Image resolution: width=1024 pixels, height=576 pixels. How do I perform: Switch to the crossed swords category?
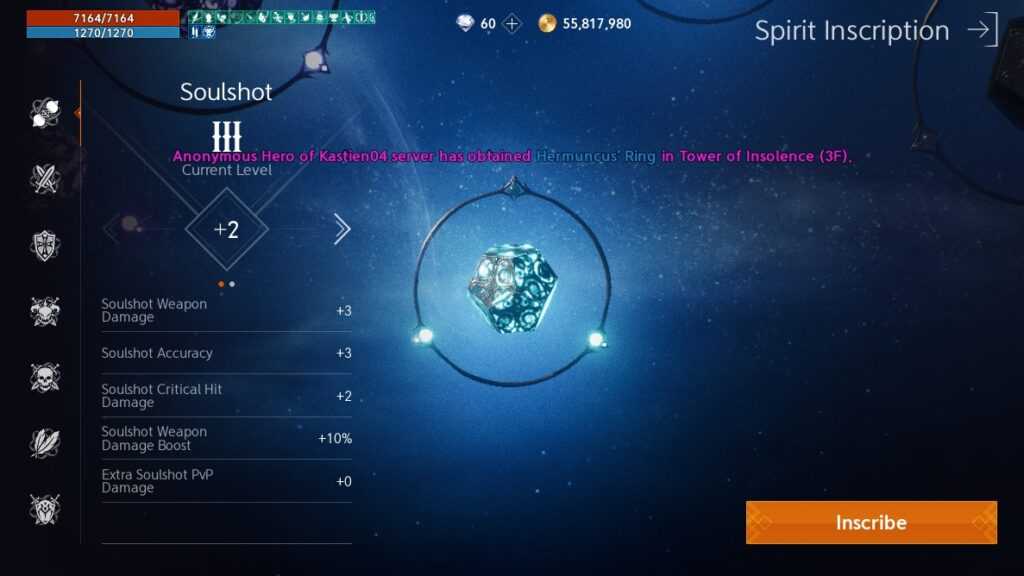[45, 179]
